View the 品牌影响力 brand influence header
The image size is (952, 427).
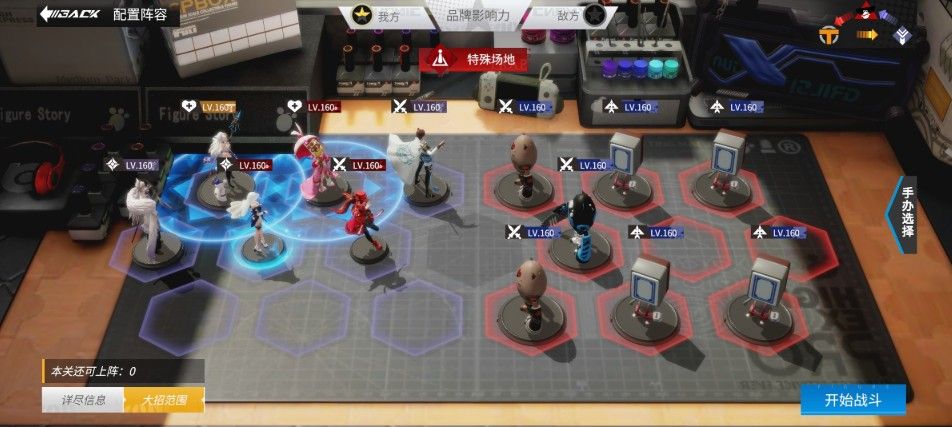coord(478,16)
